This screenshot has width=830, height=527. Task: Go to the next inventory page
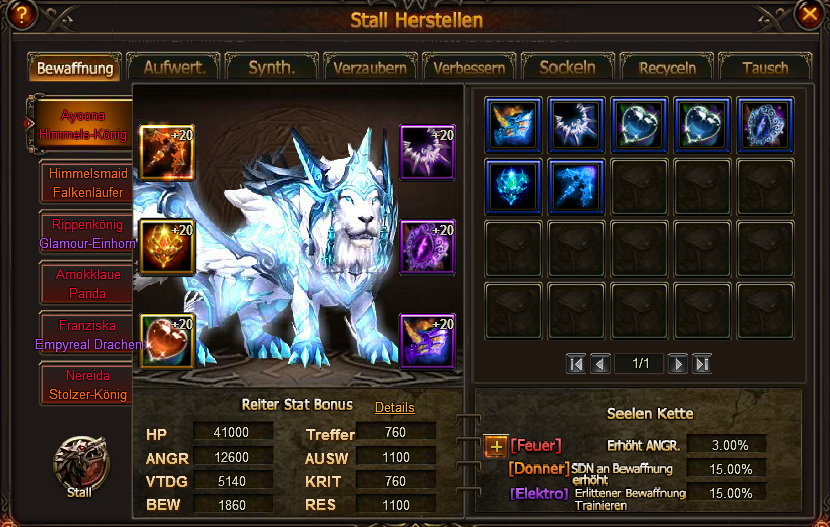click(x=677, y=364)
